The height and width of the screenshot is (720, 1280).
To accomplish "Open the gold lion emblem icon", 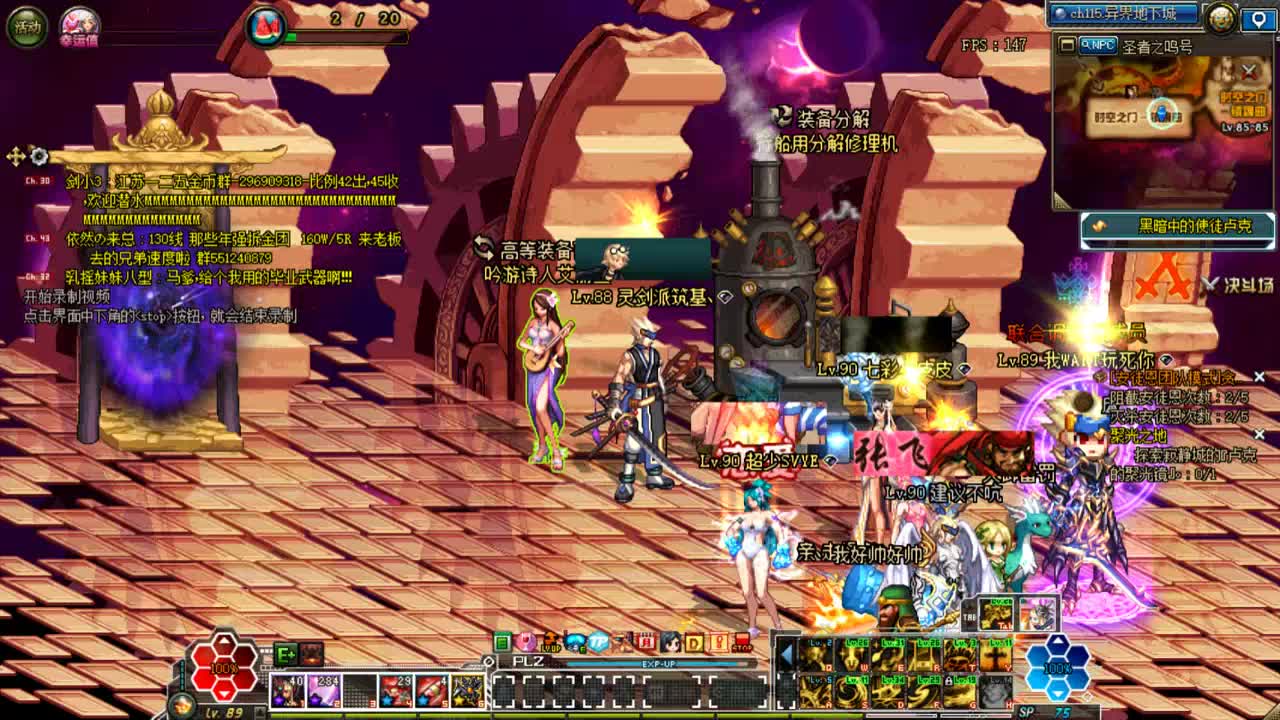I will coord(1220,17).
